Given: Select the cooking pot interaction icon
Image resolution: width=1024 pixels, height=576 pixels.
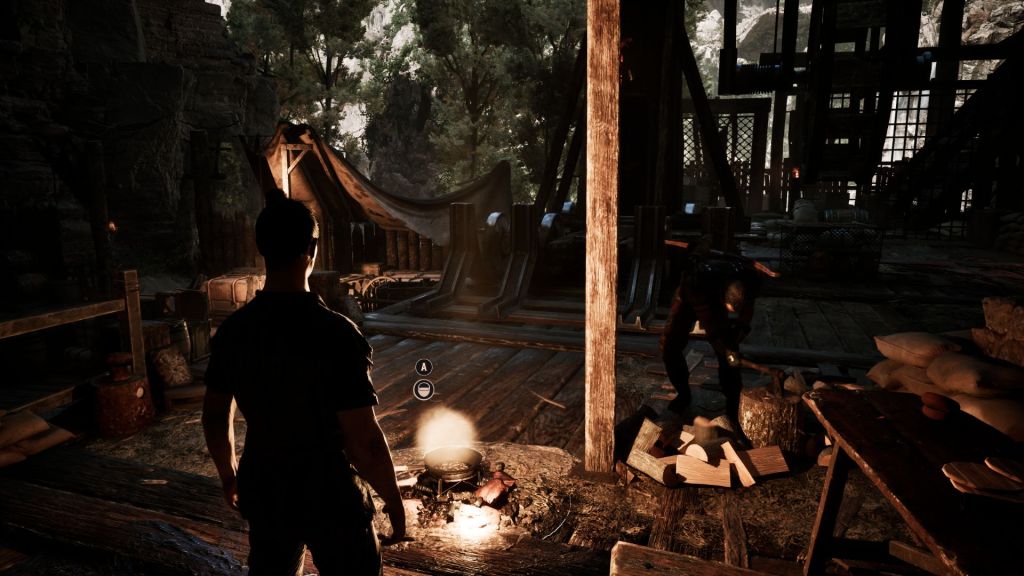Looking at the screenshot, I should pos(424,390).
